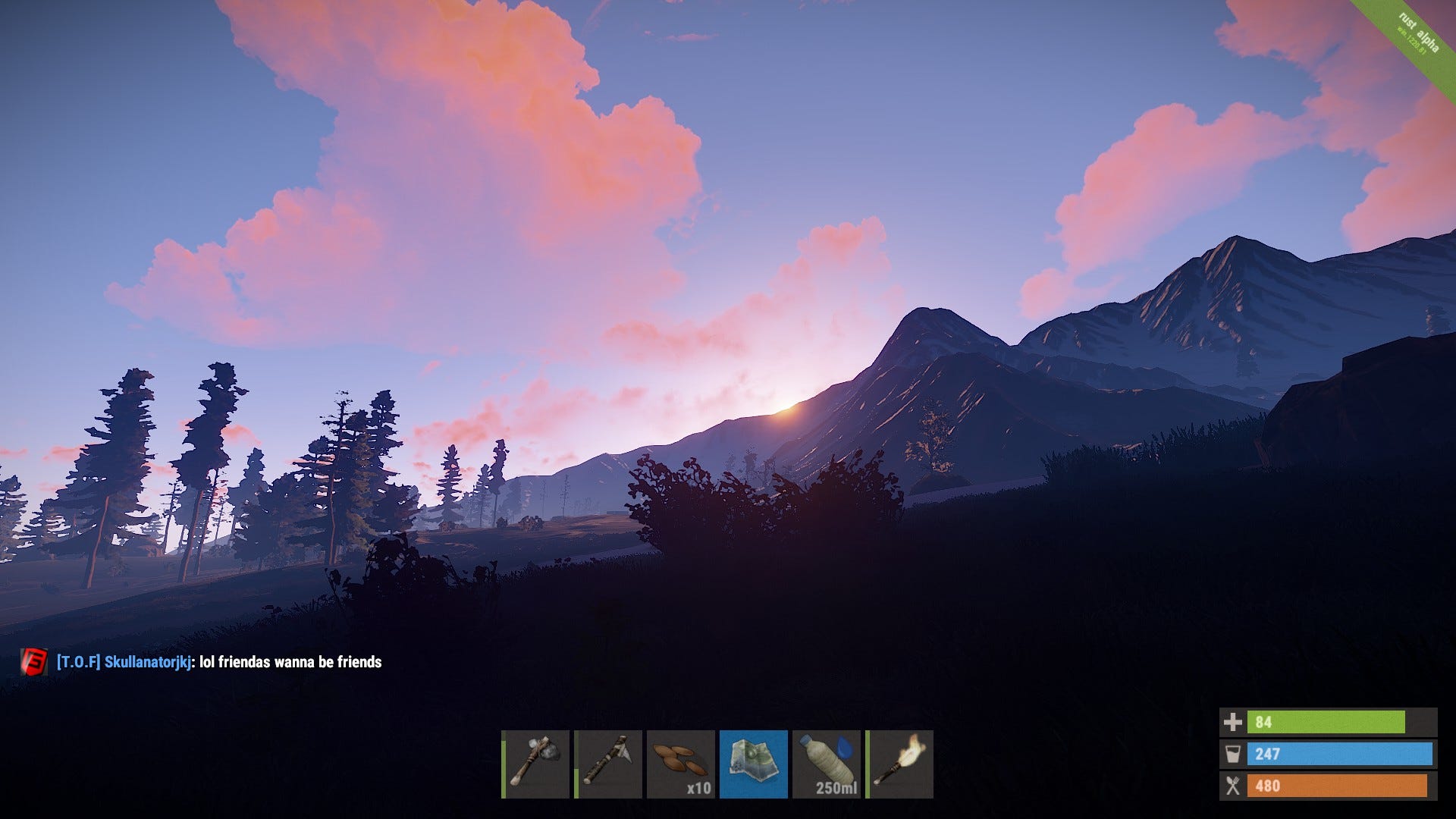Select the 250ml water bottle slot
The height and width of the screenshot is (819, 1456).
click(x=827, y=764)
